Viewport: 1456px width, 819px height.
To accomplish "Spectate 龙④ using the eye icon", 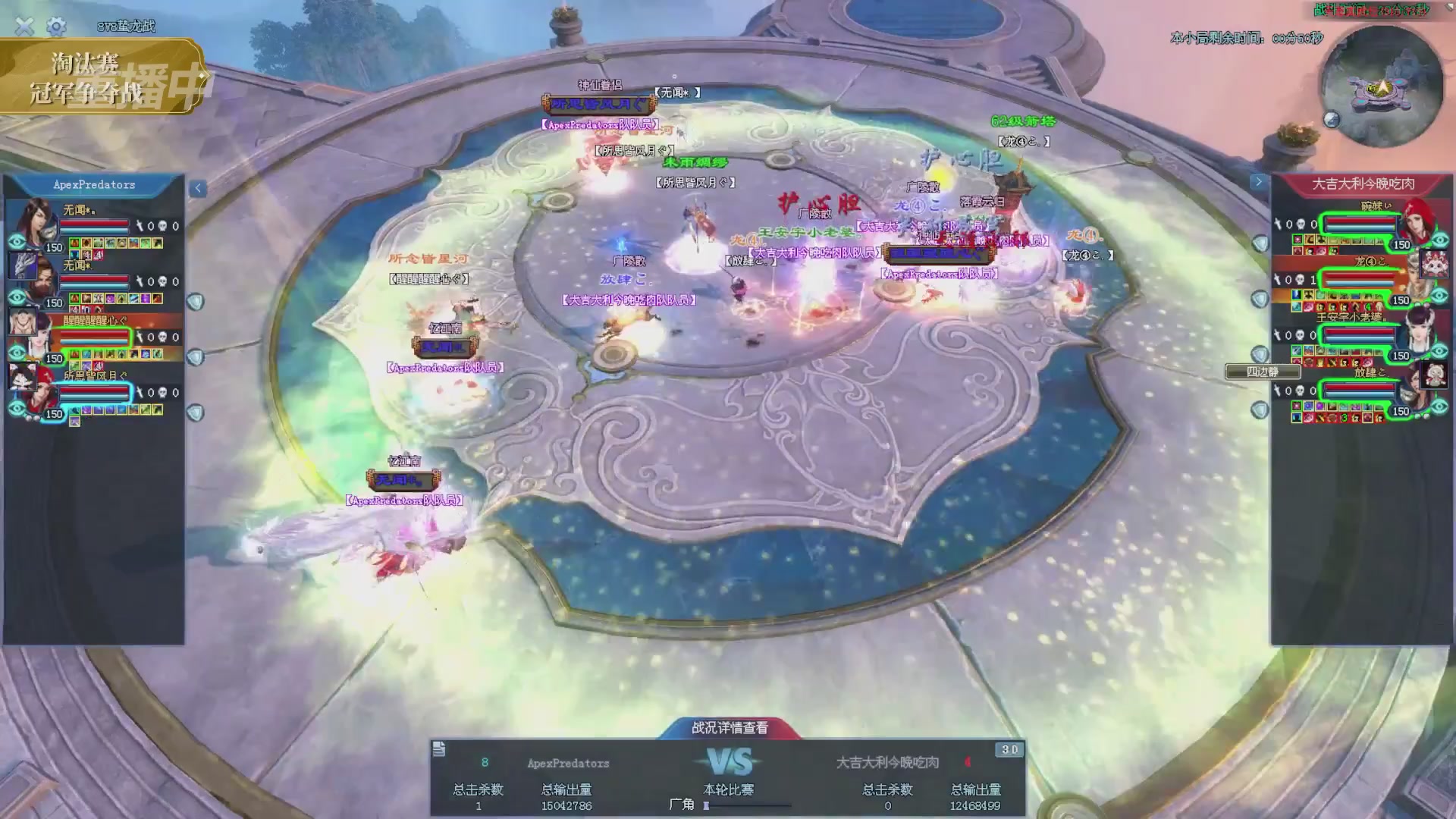I will tap(1439, 296).
